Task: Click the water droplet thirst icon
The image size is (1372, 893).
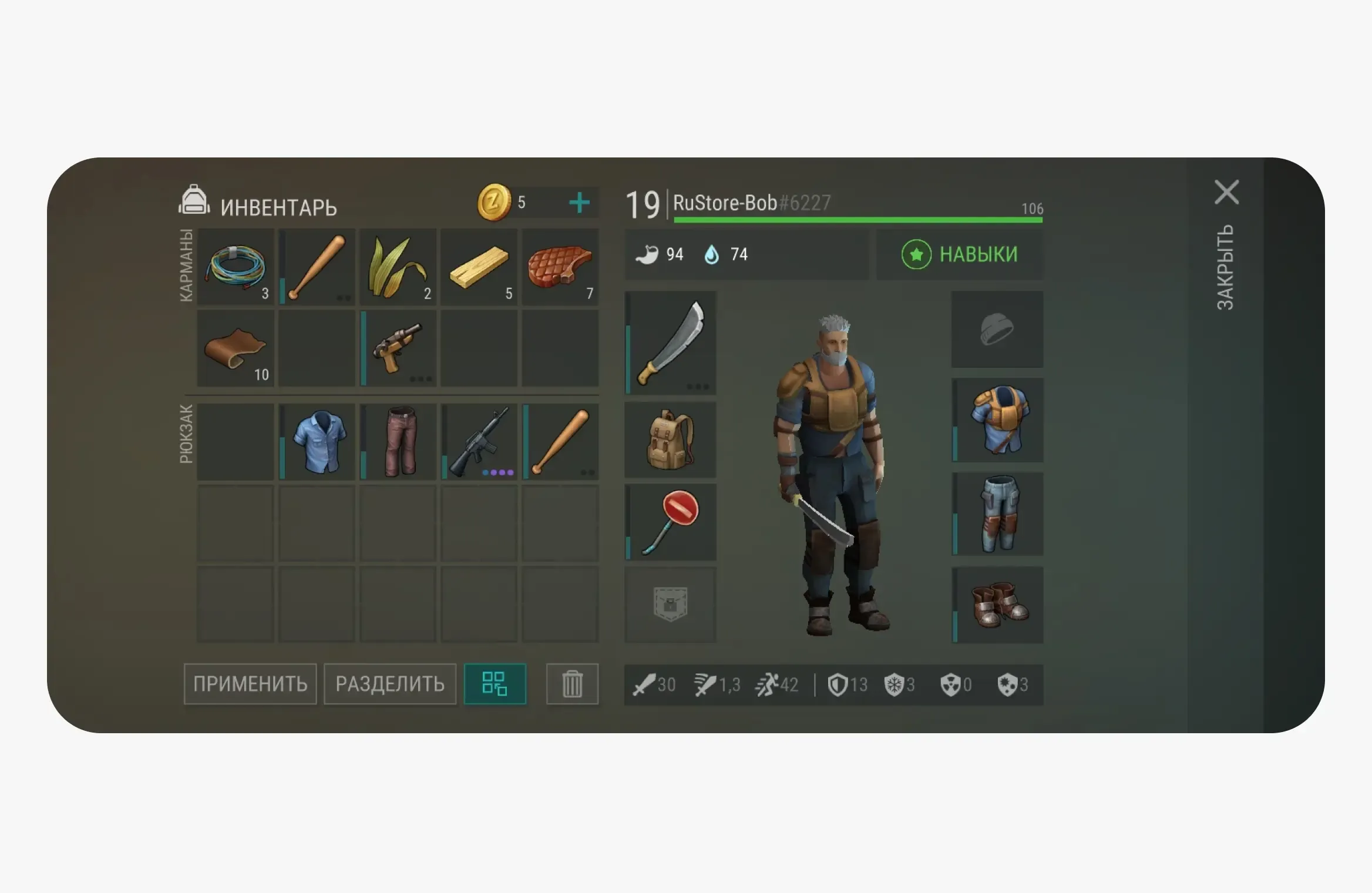Action: pyautogui.click(x=711, y=254)
